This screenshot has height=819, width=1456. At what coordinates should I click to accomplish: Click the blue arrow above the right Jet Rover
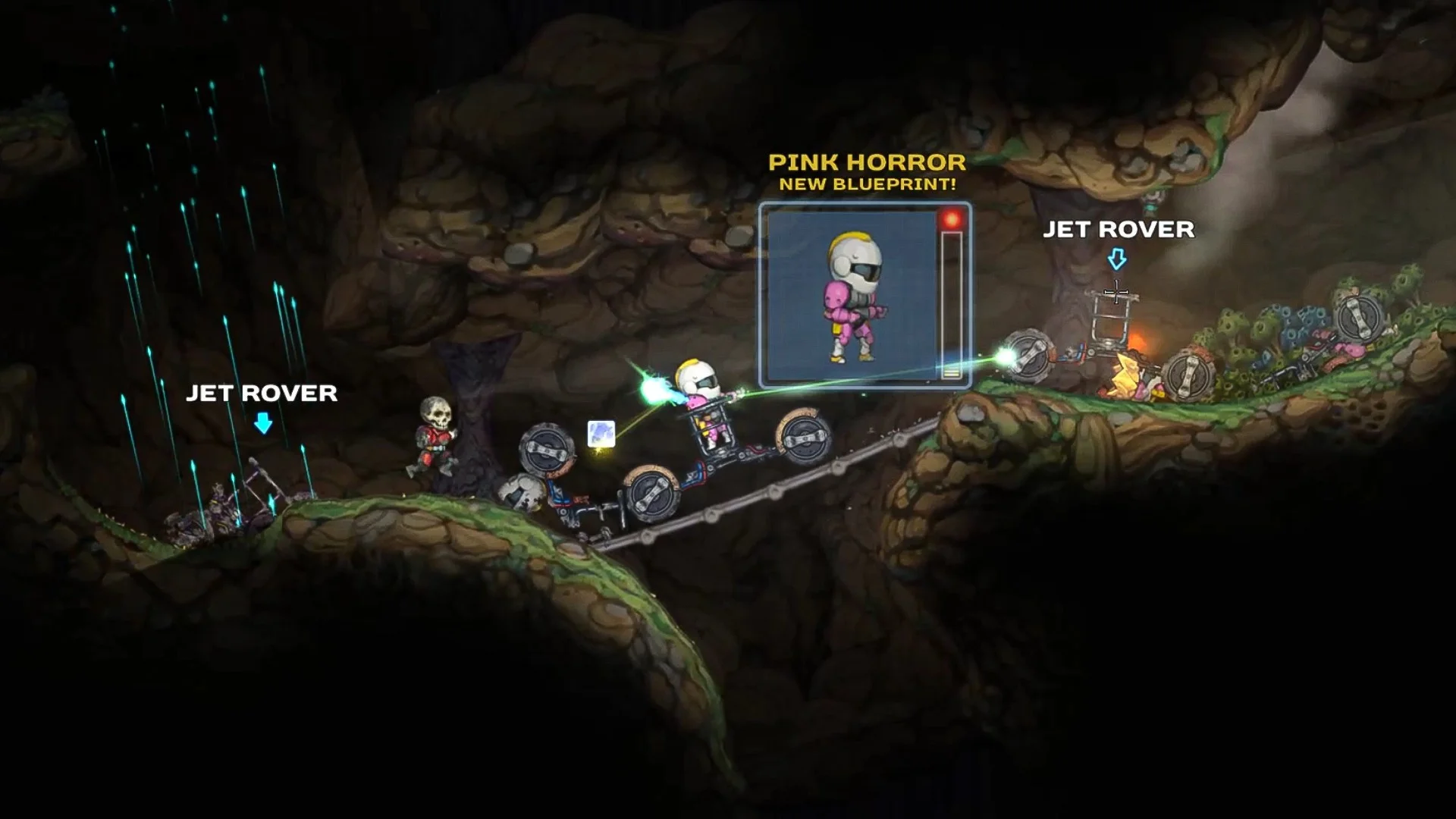[x=1116, y=258]
